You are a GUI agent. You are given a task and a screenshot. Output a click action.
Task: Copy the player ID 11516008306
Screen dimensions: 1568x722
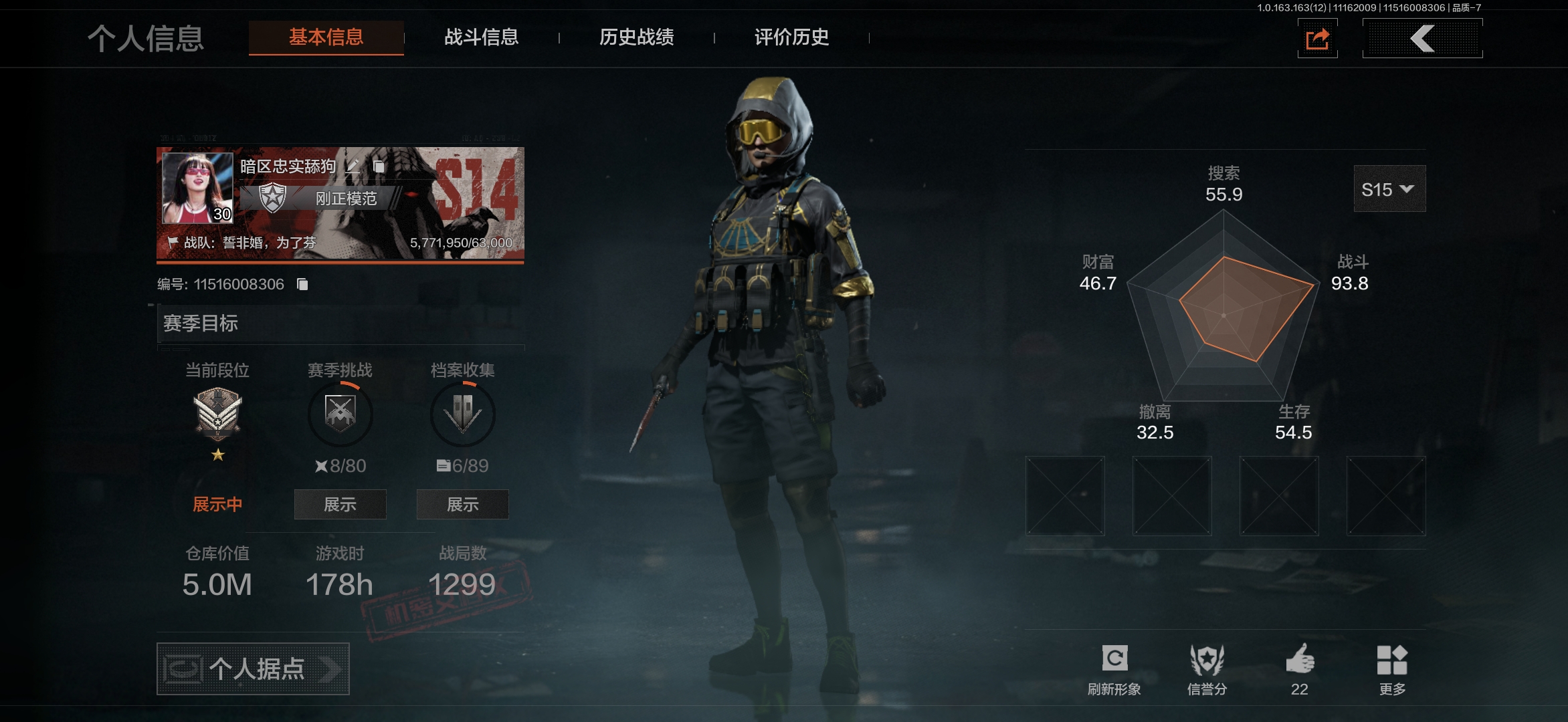click(302, 285)
